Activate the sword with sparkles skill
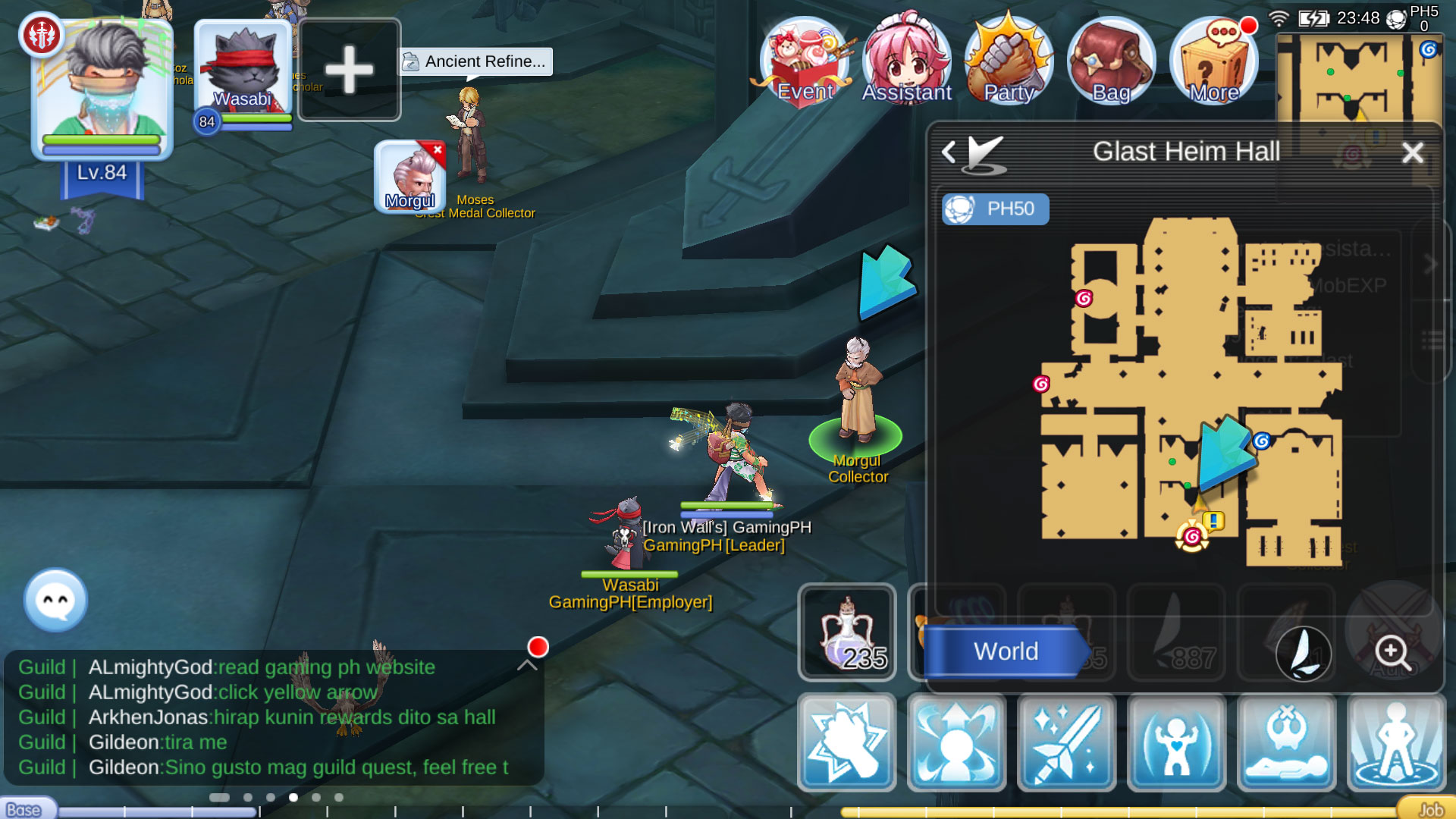This screenshot has height=819, width=1456. [1067, 742]
